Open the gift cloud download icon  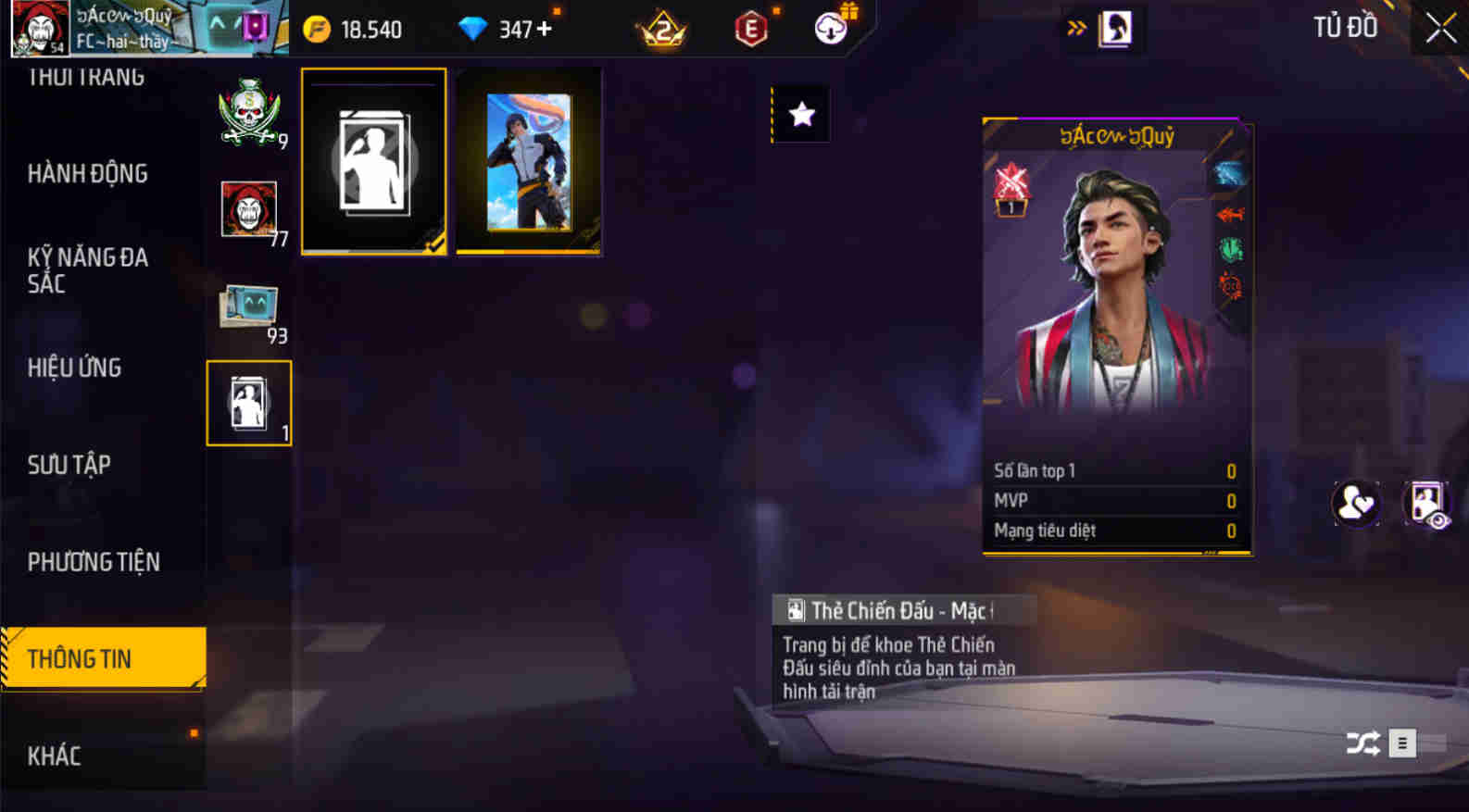(829, 28)
